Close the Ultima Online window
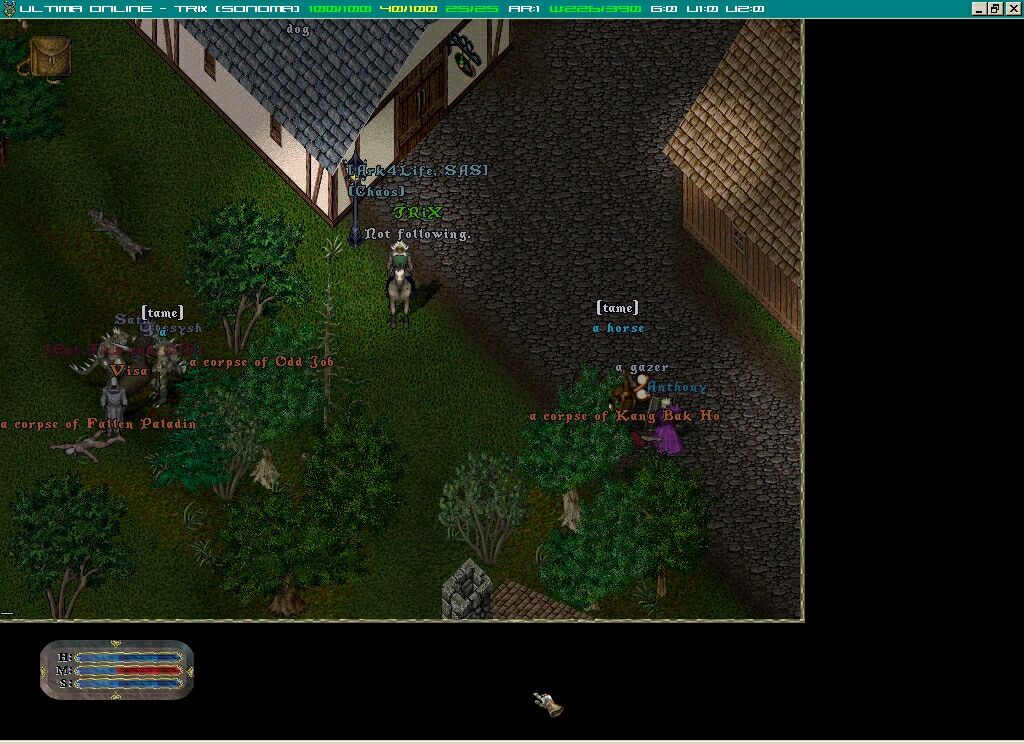Image resolution: width=1024 pixels, height=744 pixels. (x=1013, y=8)
